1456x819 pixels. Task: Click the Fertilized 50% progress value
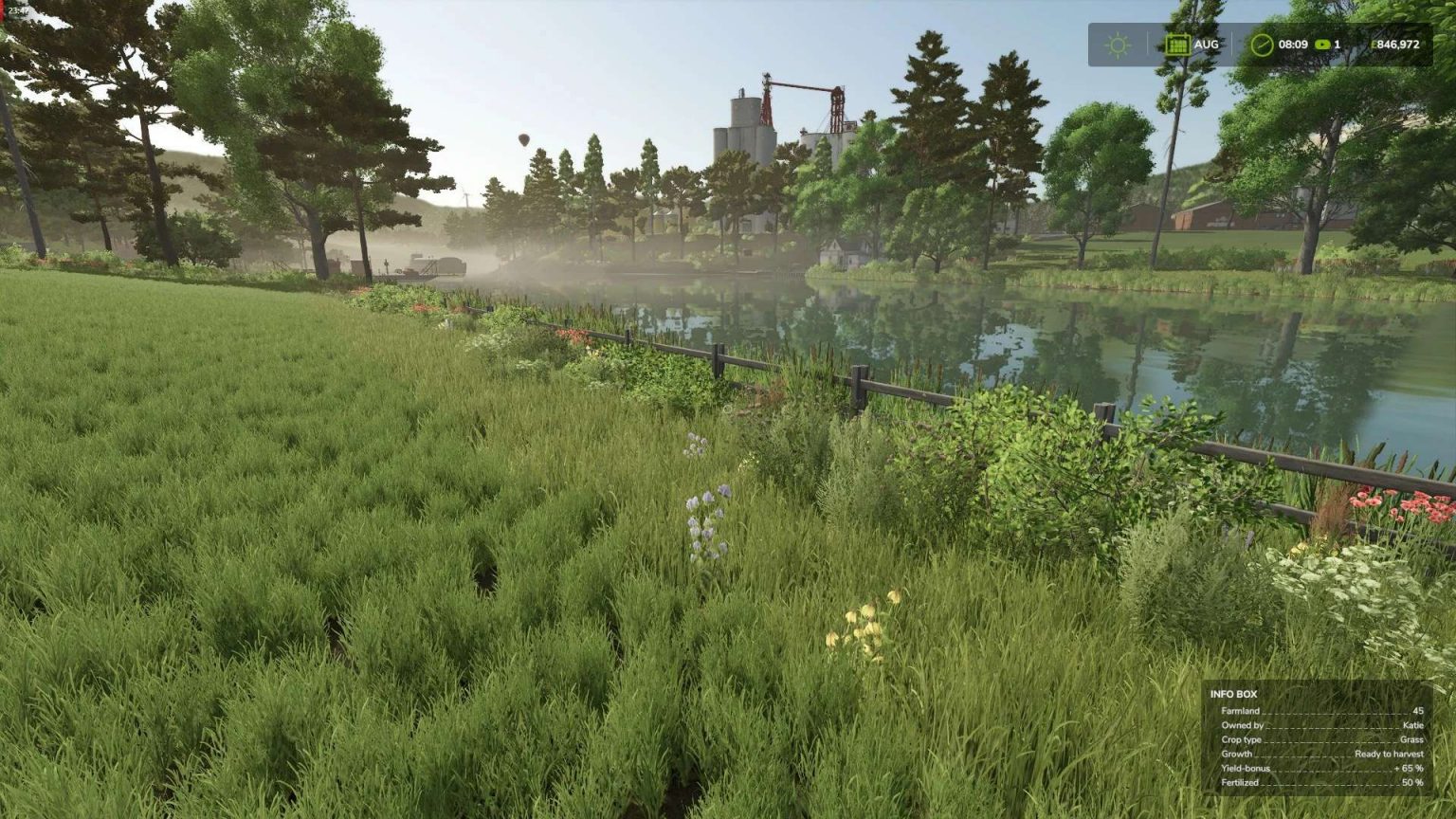1414,782
